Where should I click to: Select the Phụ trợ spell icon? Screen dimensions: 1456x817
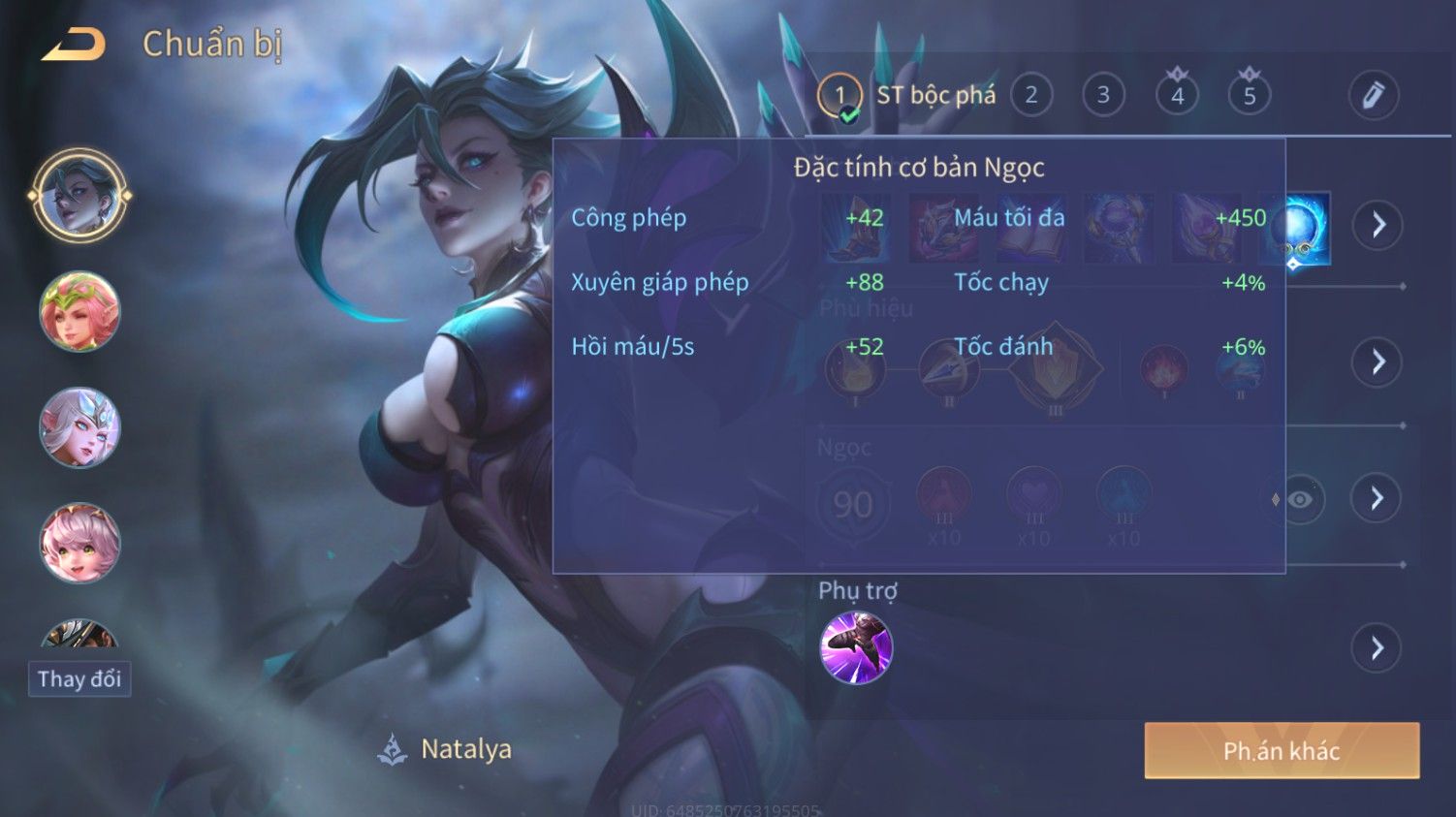point(856,647)
